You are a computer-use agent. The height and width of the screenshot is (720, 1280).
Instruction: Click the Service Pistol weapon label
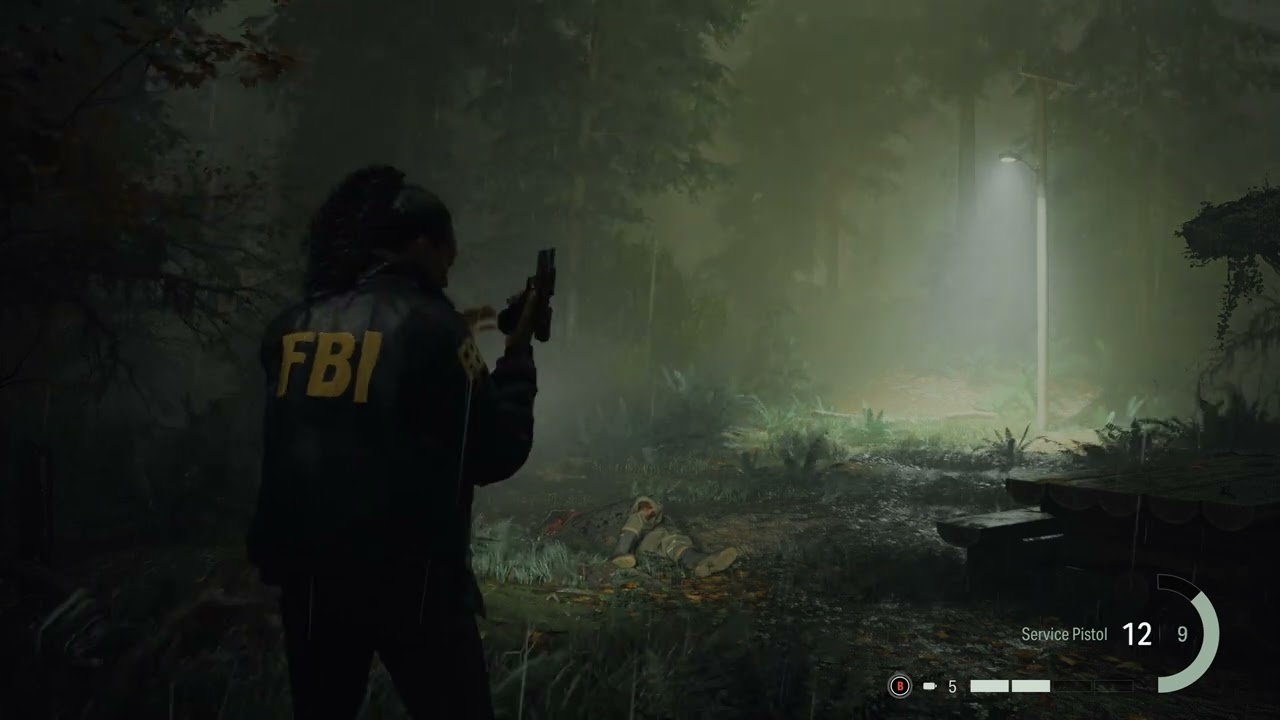(1063, 634)
